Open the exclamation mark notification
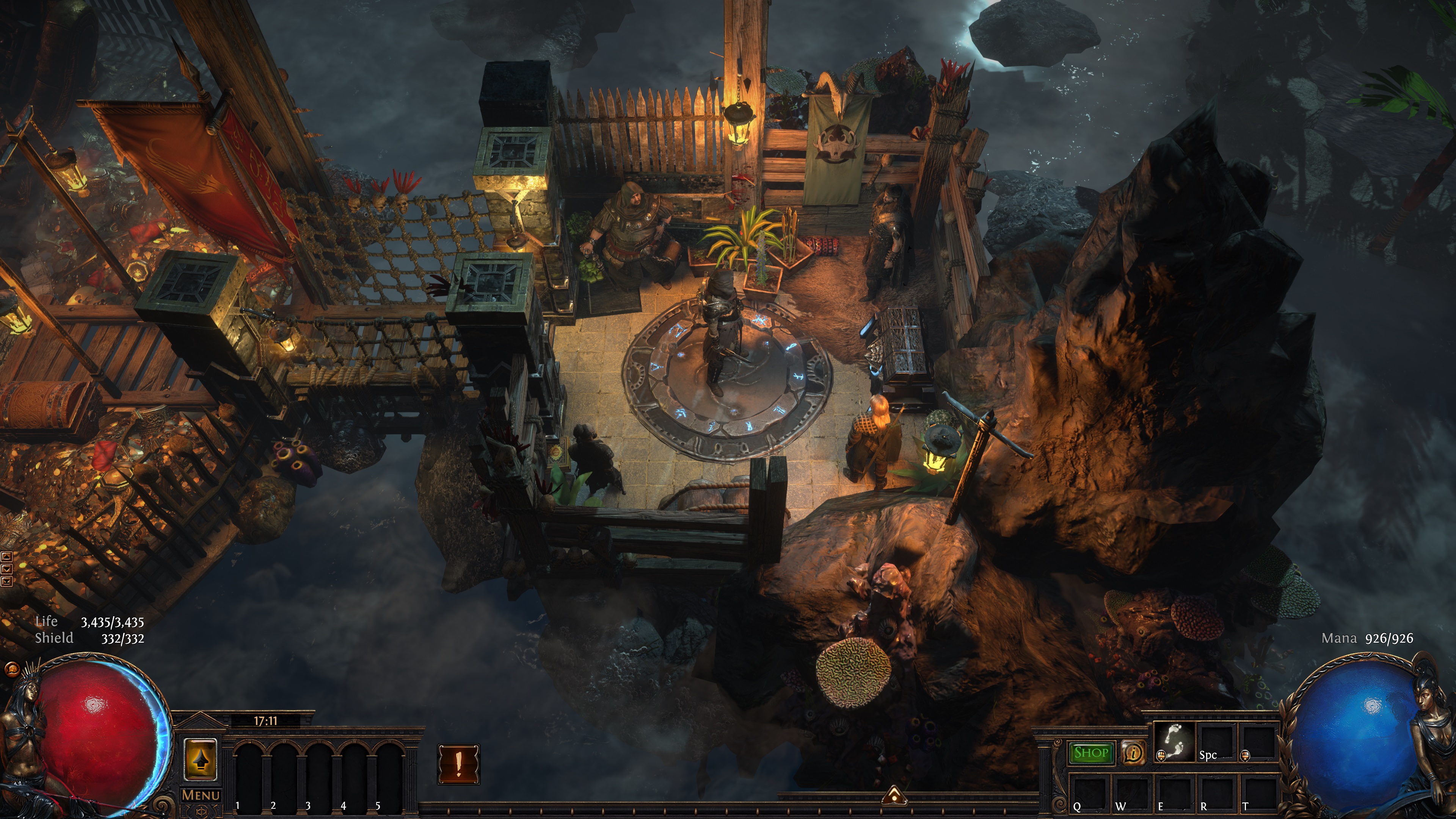Image resolution: width=1456 pixels, height=819 pixels. click(x=458, y=764)
